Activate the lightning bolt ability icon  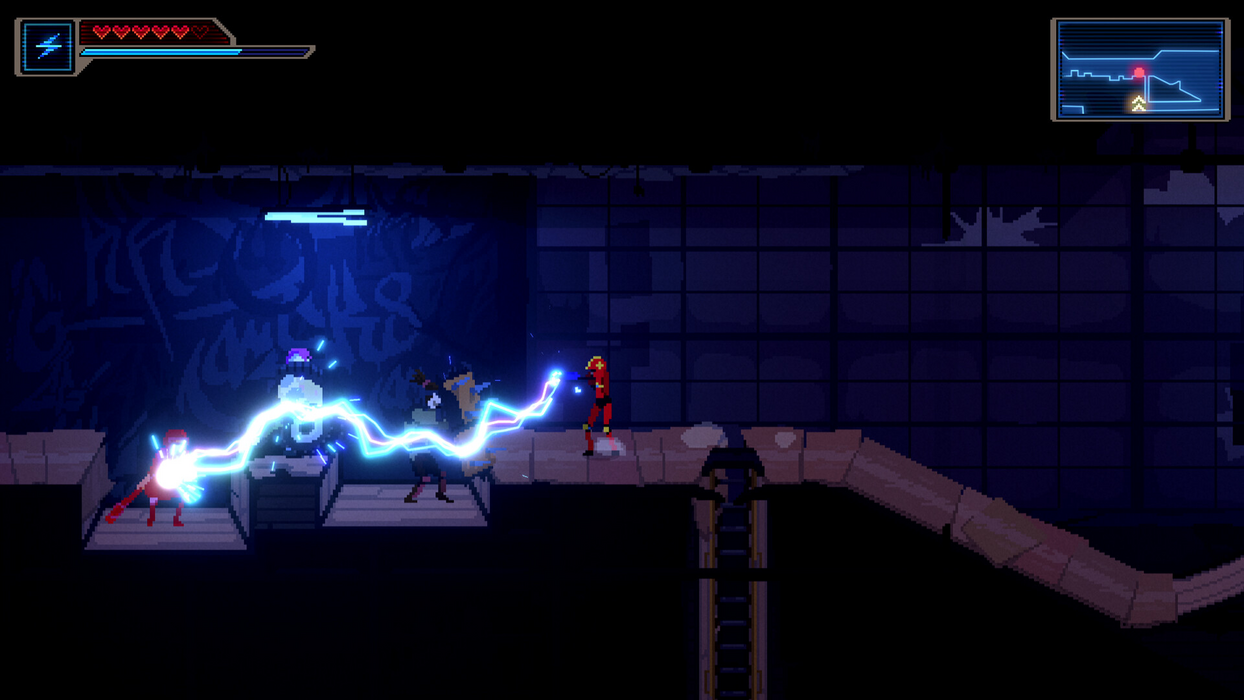(x=48, y=47)
